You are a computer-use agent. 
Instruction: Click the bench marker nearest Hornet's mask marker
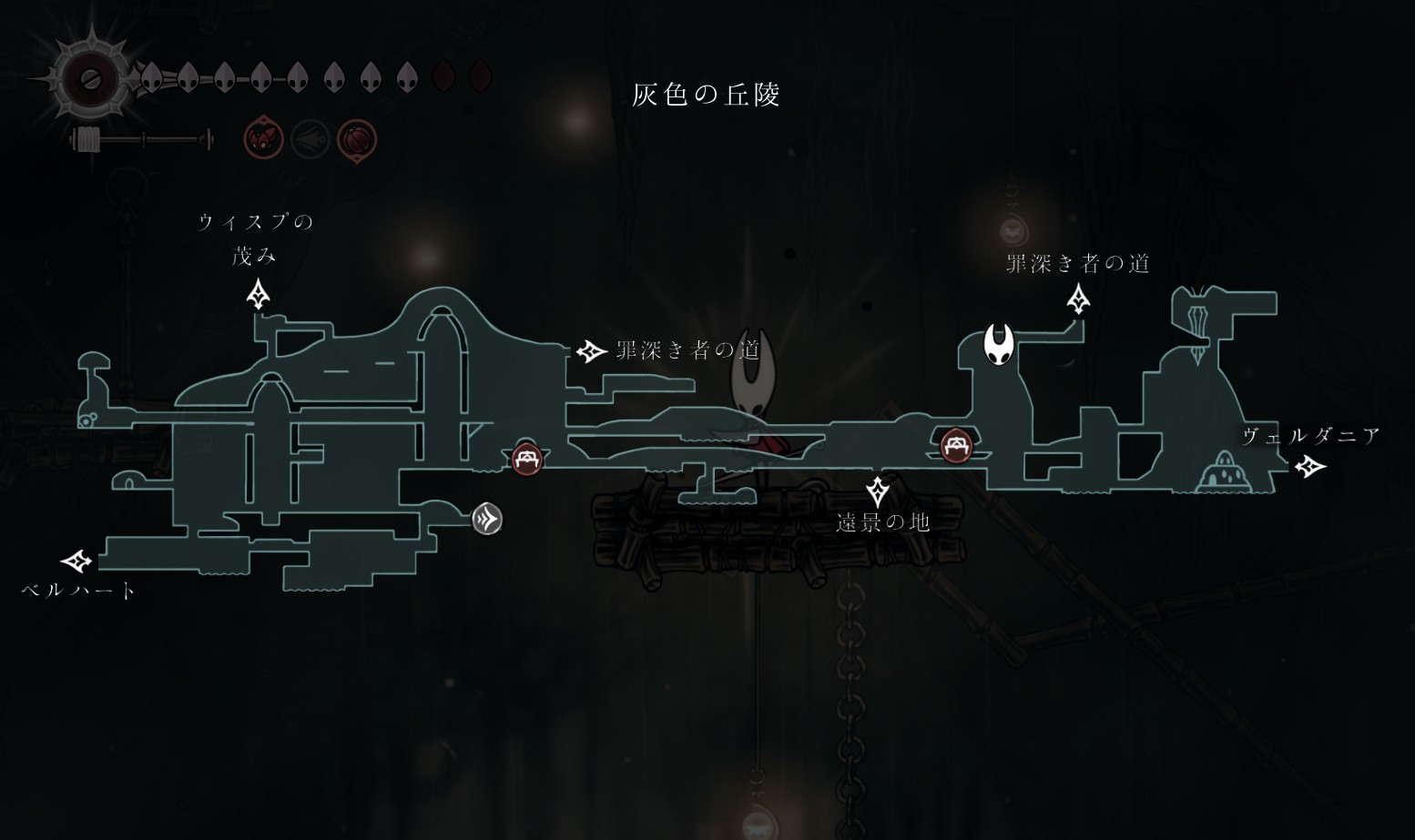pyautogui.click(x=955, y=446)
